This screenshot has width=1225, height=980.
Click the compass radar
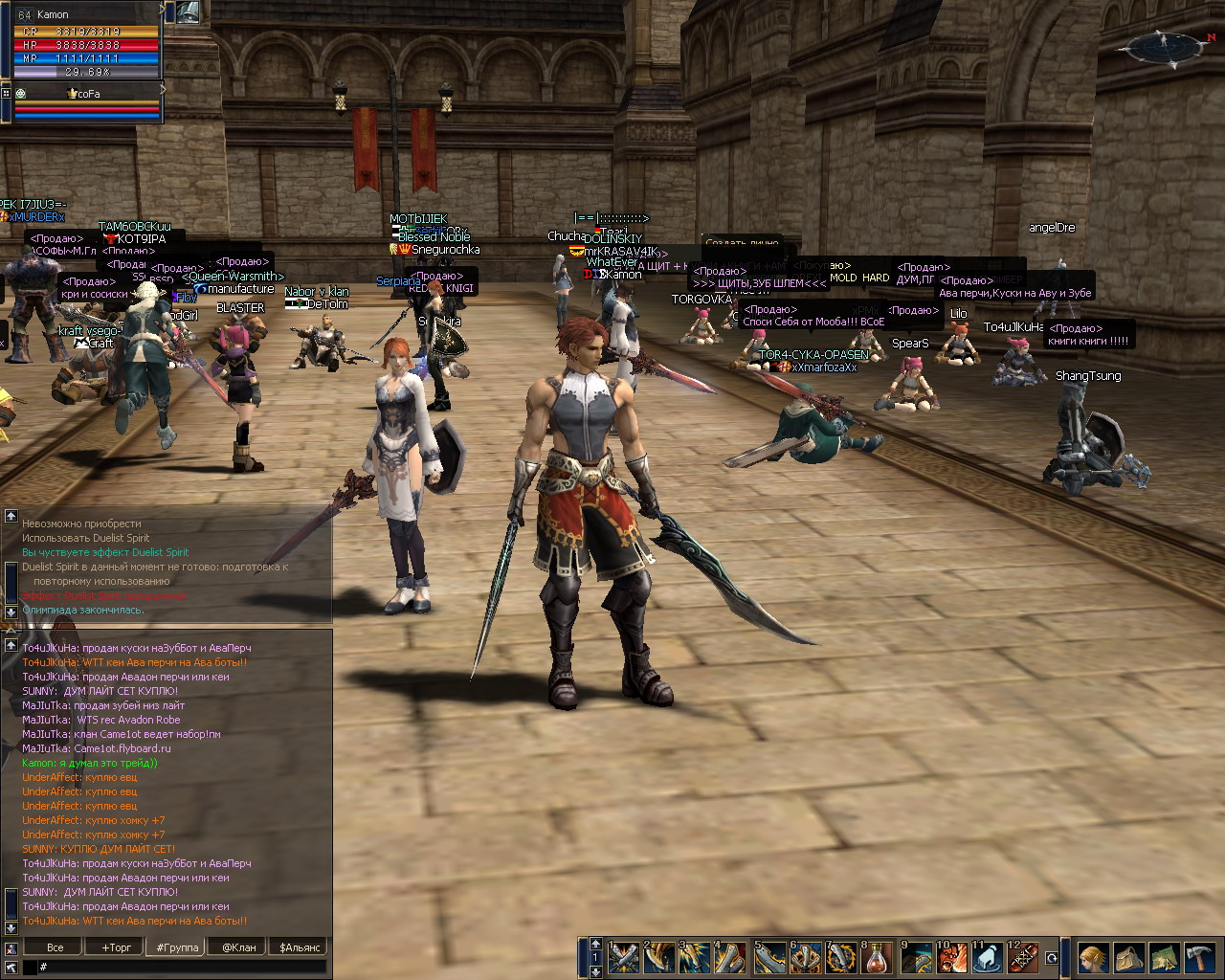pyautogui.click(x=1165, y=47)
